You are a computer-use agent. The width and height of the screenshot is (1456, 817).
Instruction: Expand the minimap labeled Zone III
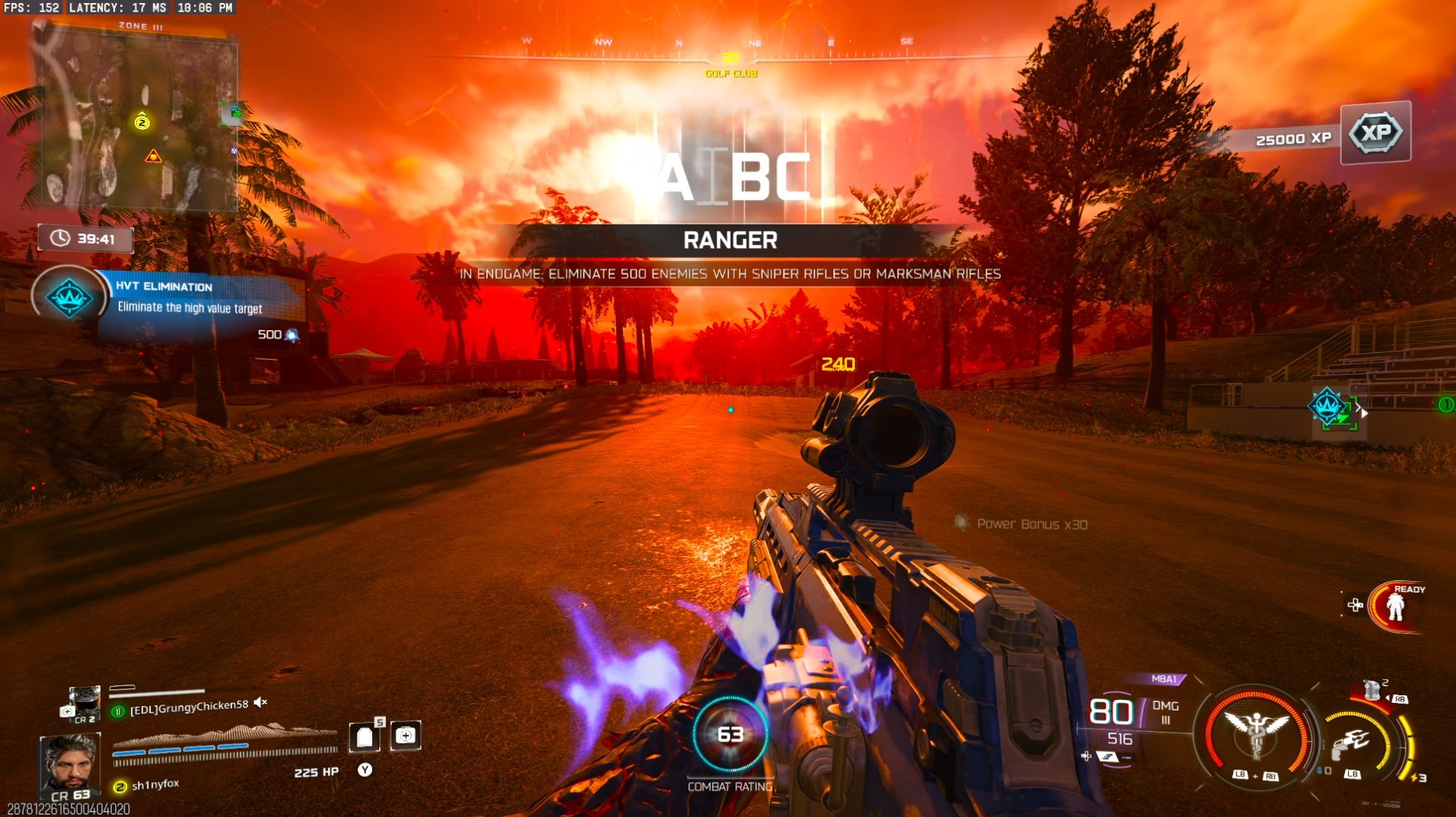click(138, 119)
